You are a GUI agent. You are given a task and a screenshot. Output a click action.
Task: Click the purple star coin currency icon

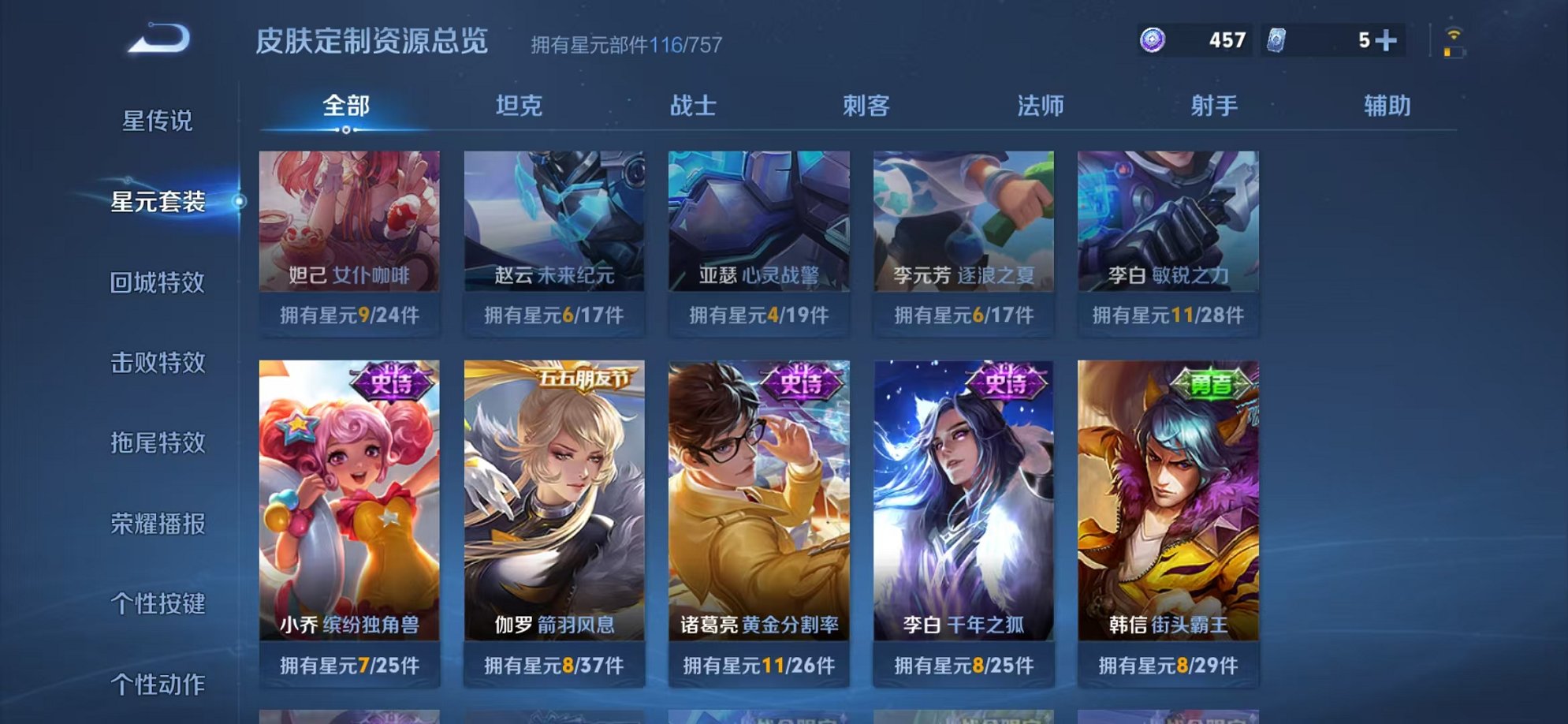[1153, 39]
